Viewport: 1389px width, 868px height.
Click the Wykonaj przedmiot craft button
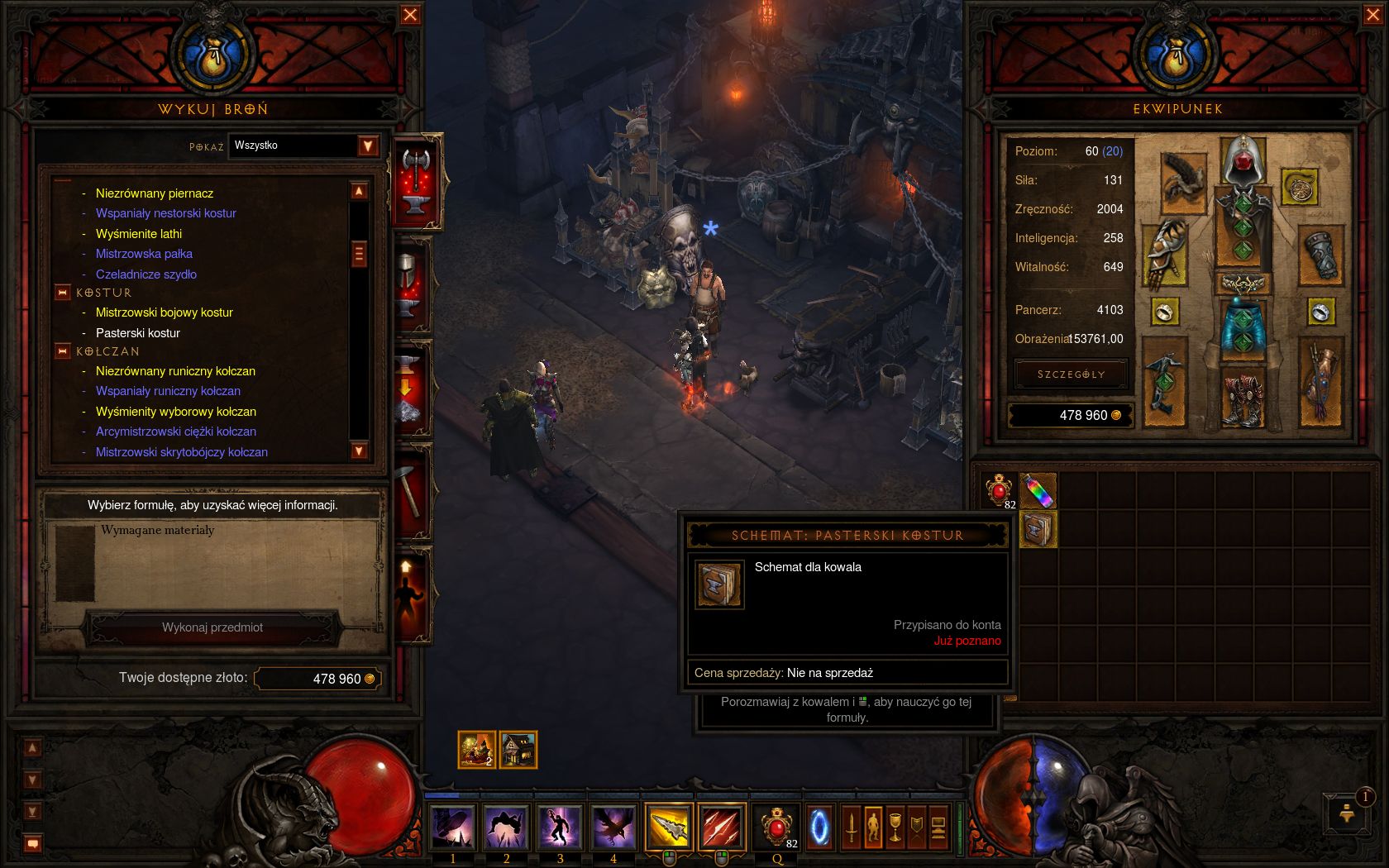pos(212,627)
